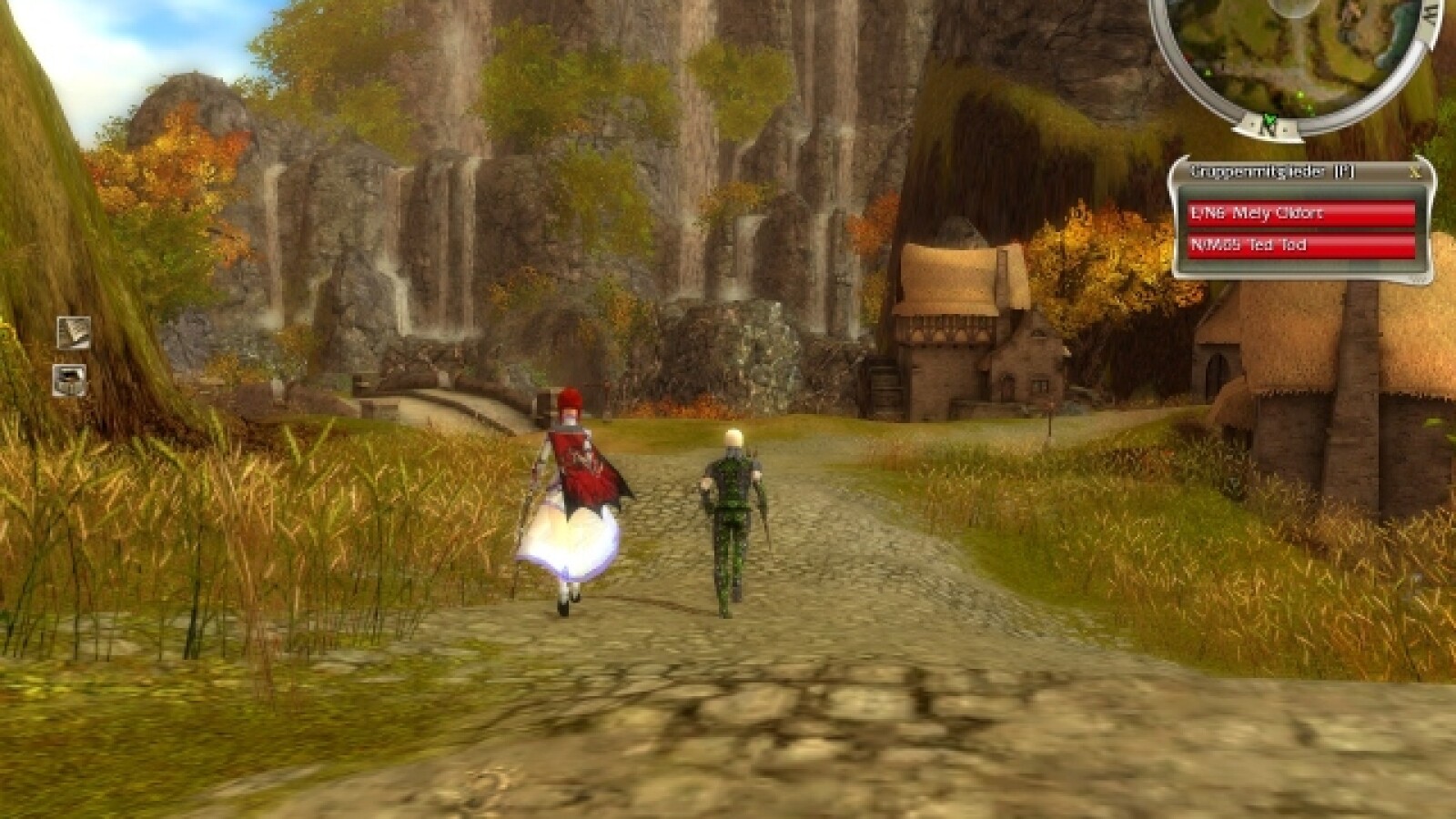Click the Gruppenmitglieder [P] title bar

tap(1274, 169)
